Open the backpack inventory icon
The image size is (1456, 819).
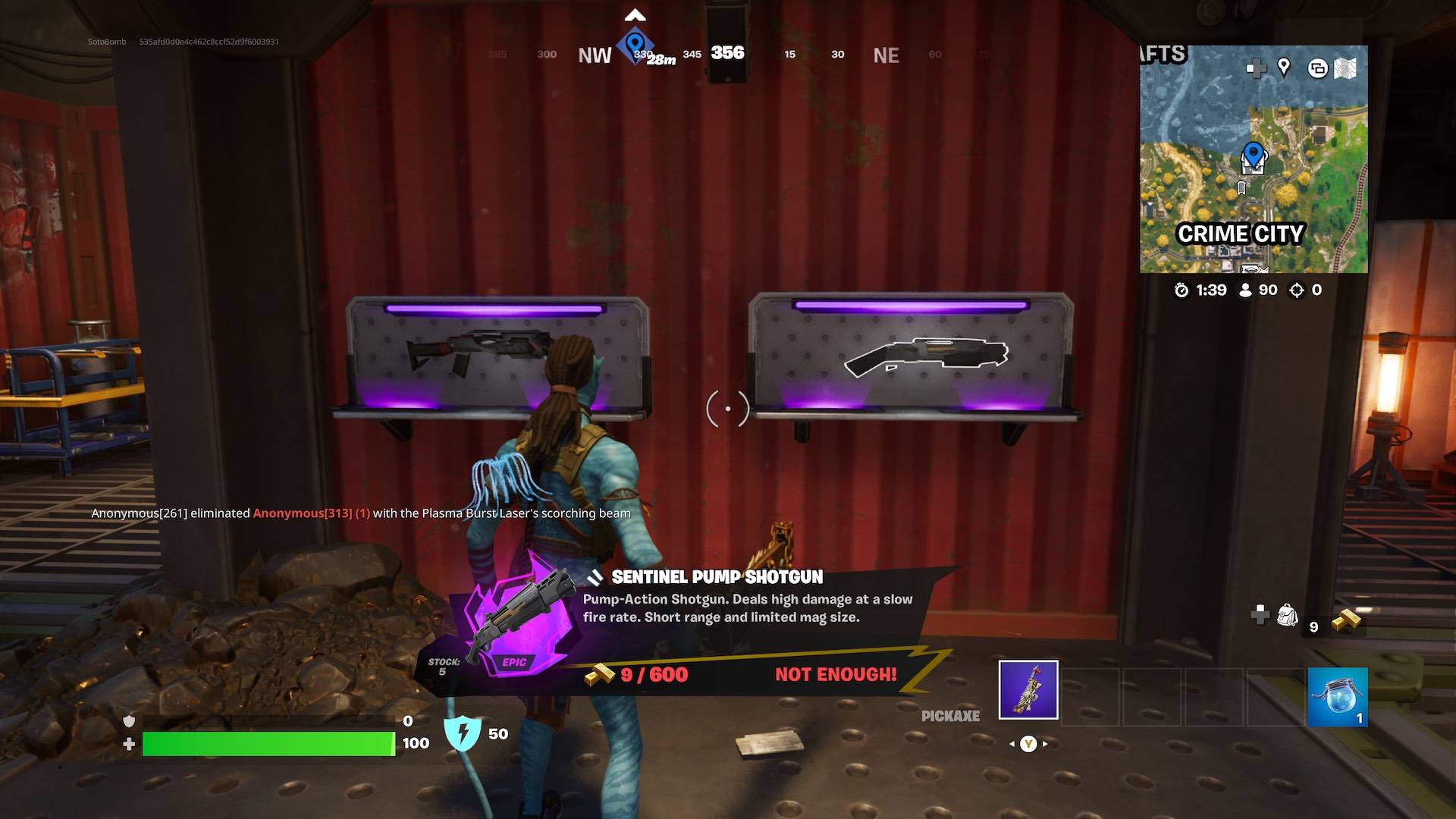[x=1287, y=615]
